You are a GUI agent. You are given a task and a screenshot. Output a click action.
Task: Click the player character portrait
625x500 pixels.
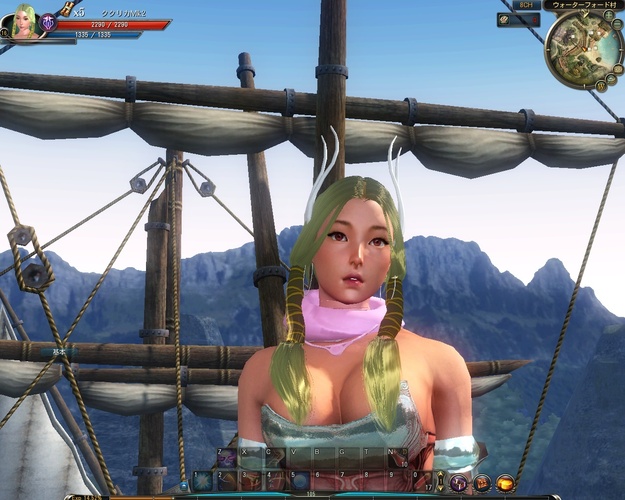(24, 23)
